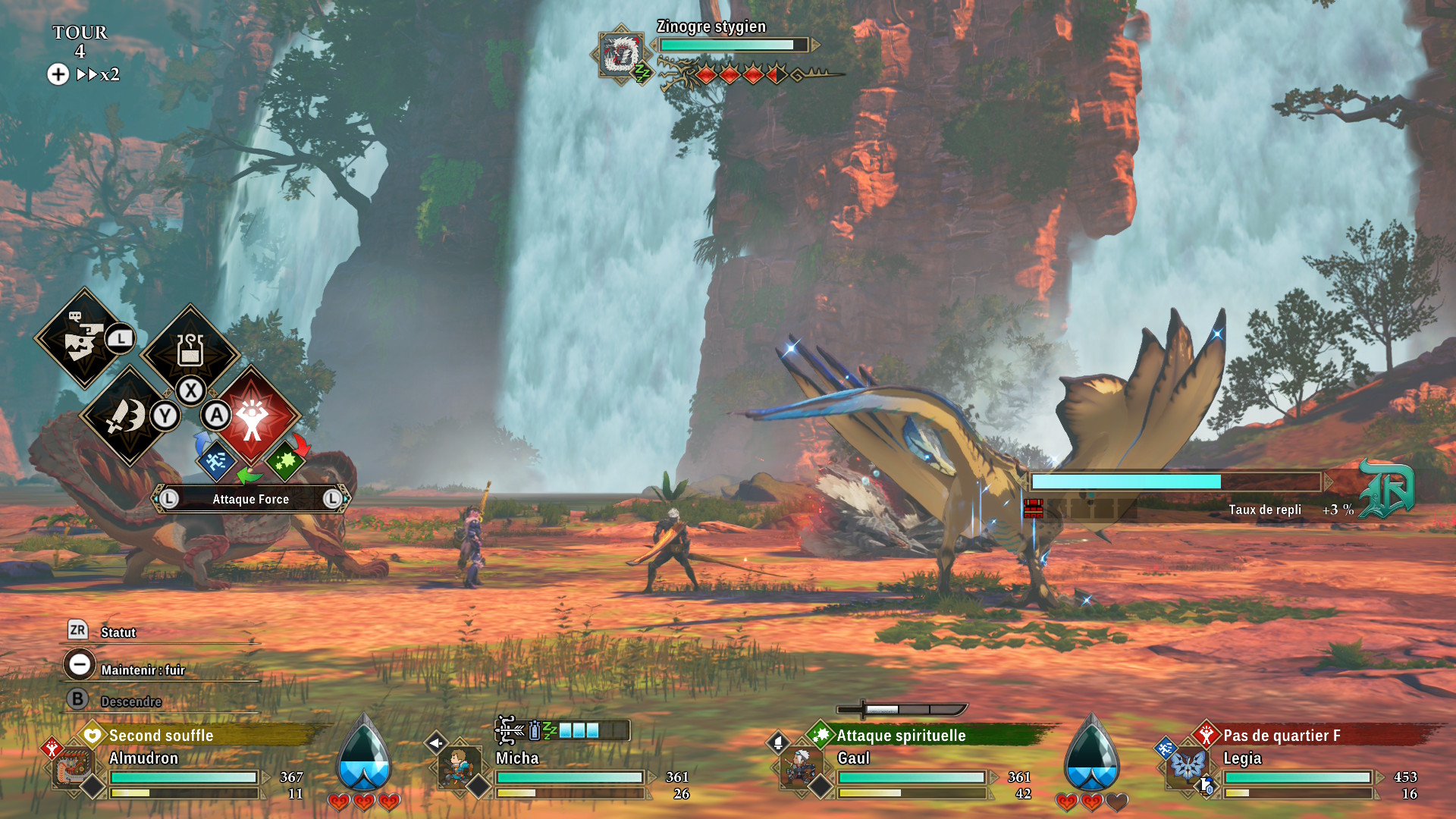Toggle the x2 battle speed
This screenshot has width=1456, height=819.
tap(99, 74)
